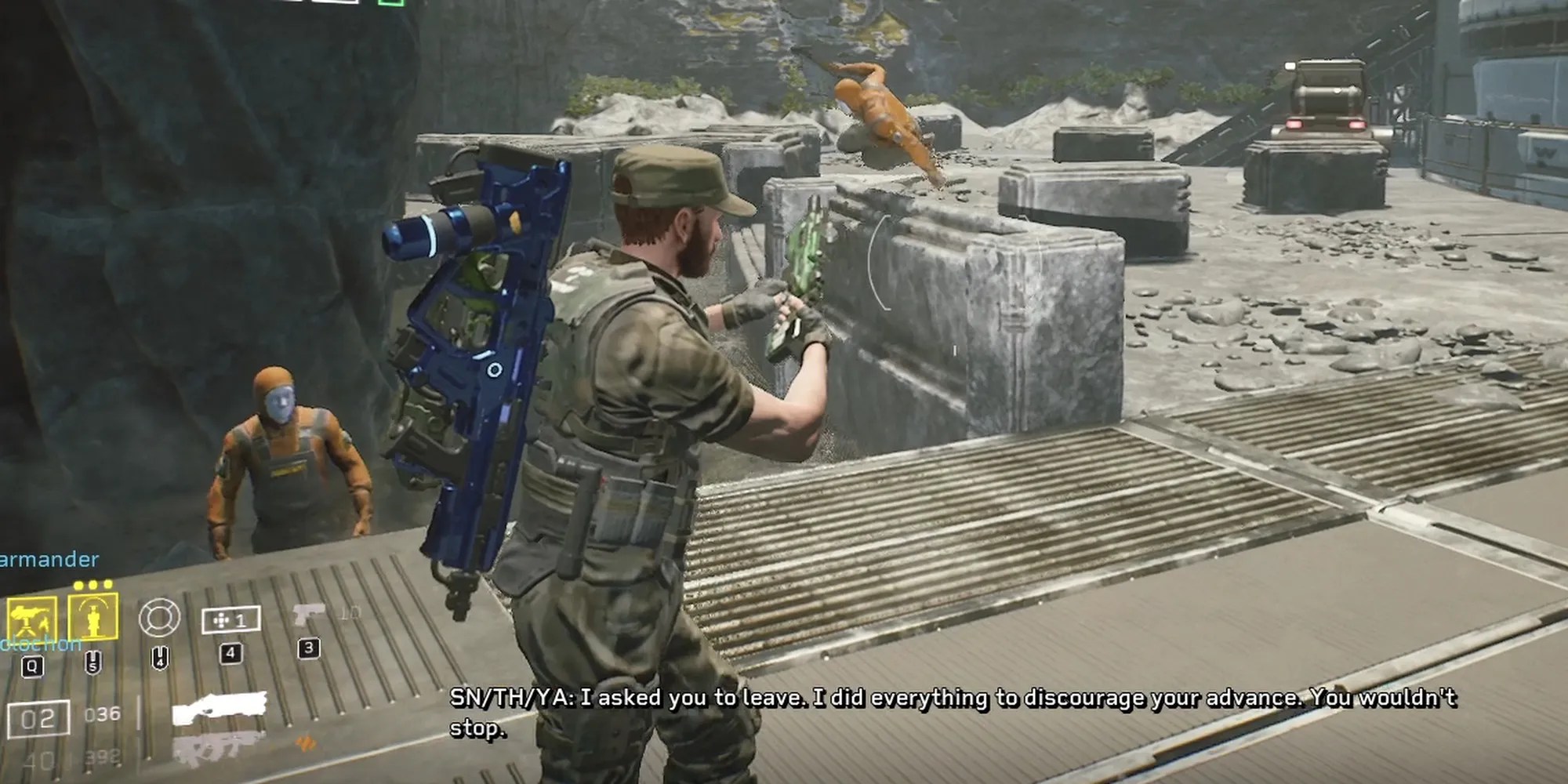Click the life-ring support ability icon

click(x=158, y=616)
